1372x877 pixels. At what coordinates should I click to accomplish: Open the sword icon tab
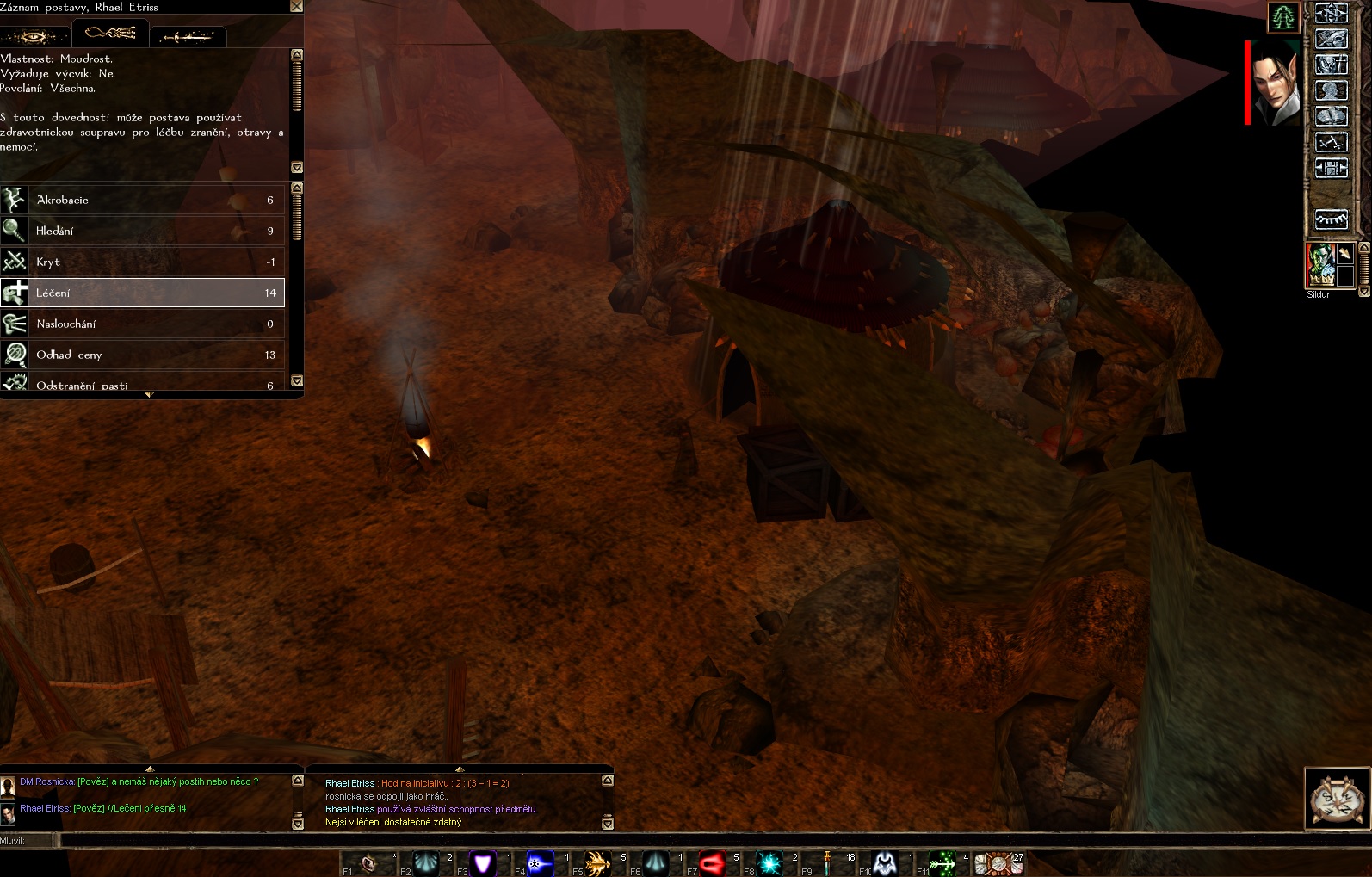(x=188, y=36)
